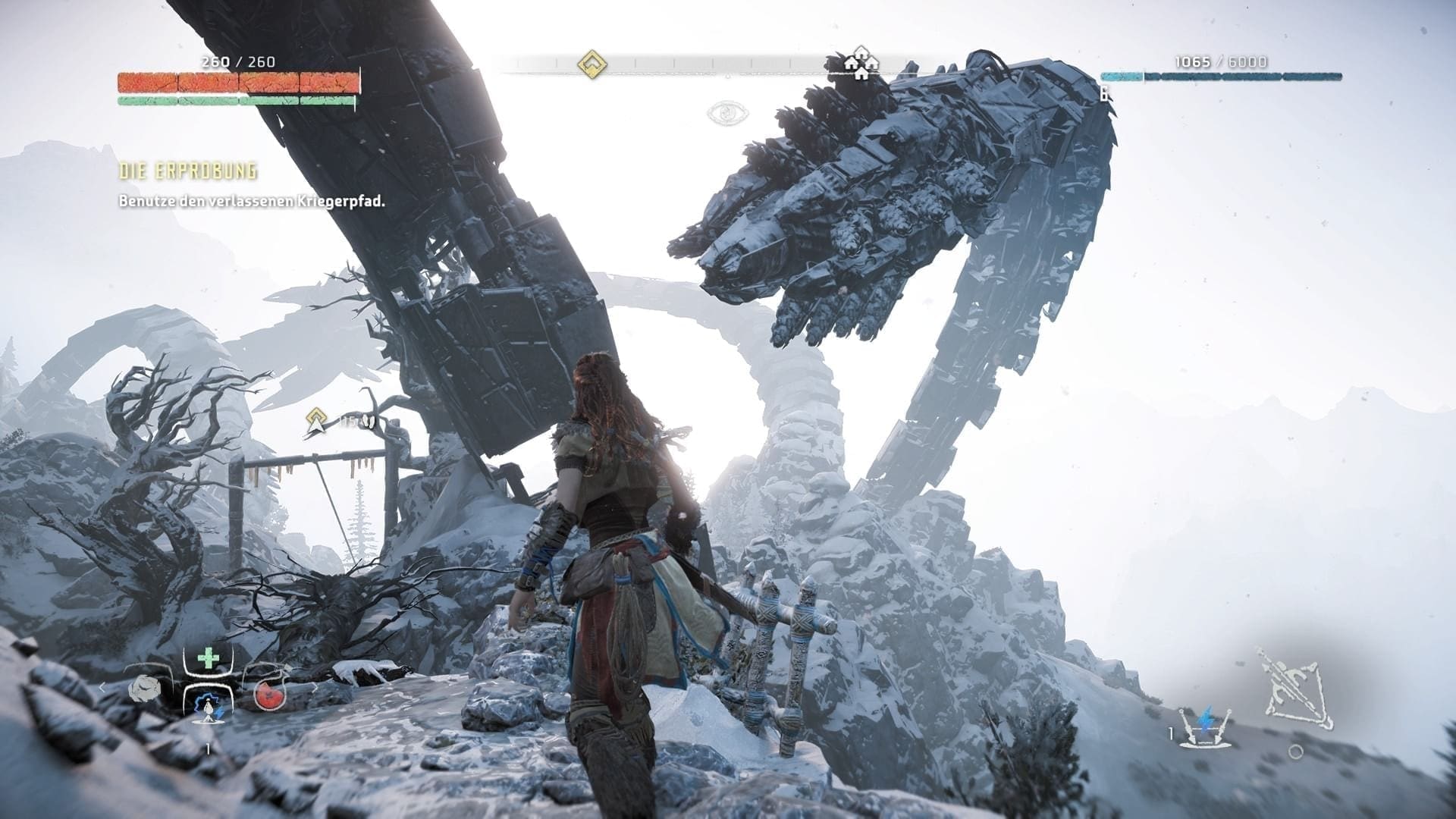Screen dimensions: 1456x819
Task: Choose the red health potion
Action: pos(268,694)
